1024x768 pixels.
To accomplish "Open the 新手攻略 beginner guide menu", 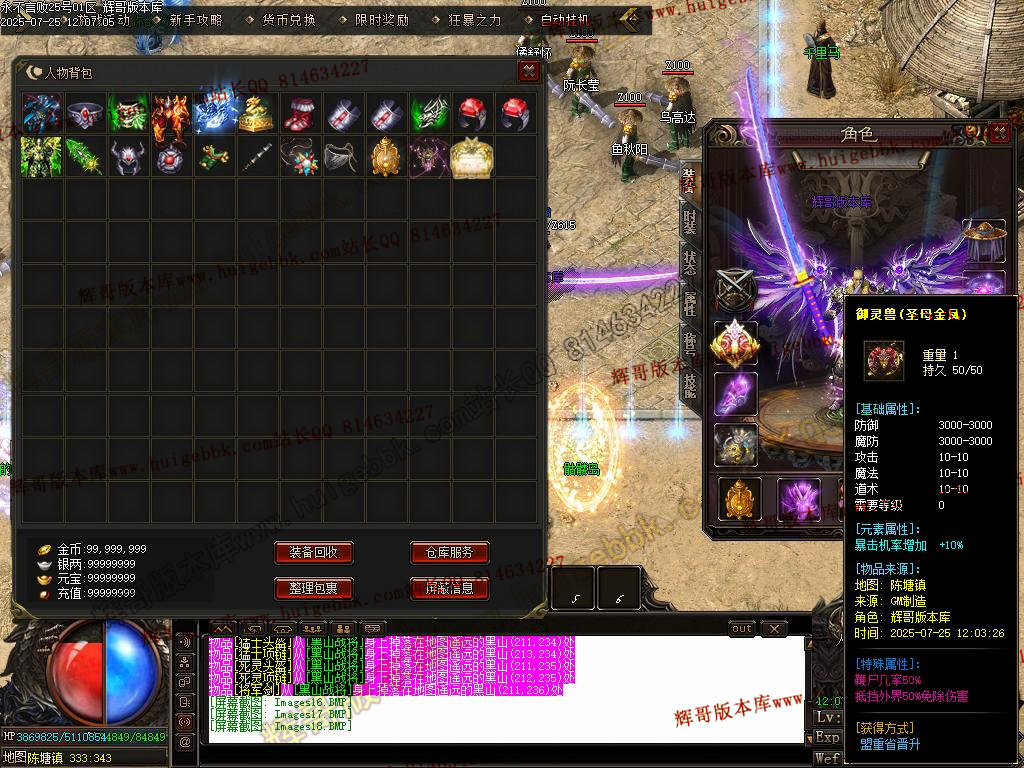I will pyautogui.click(x=196, y=20).
